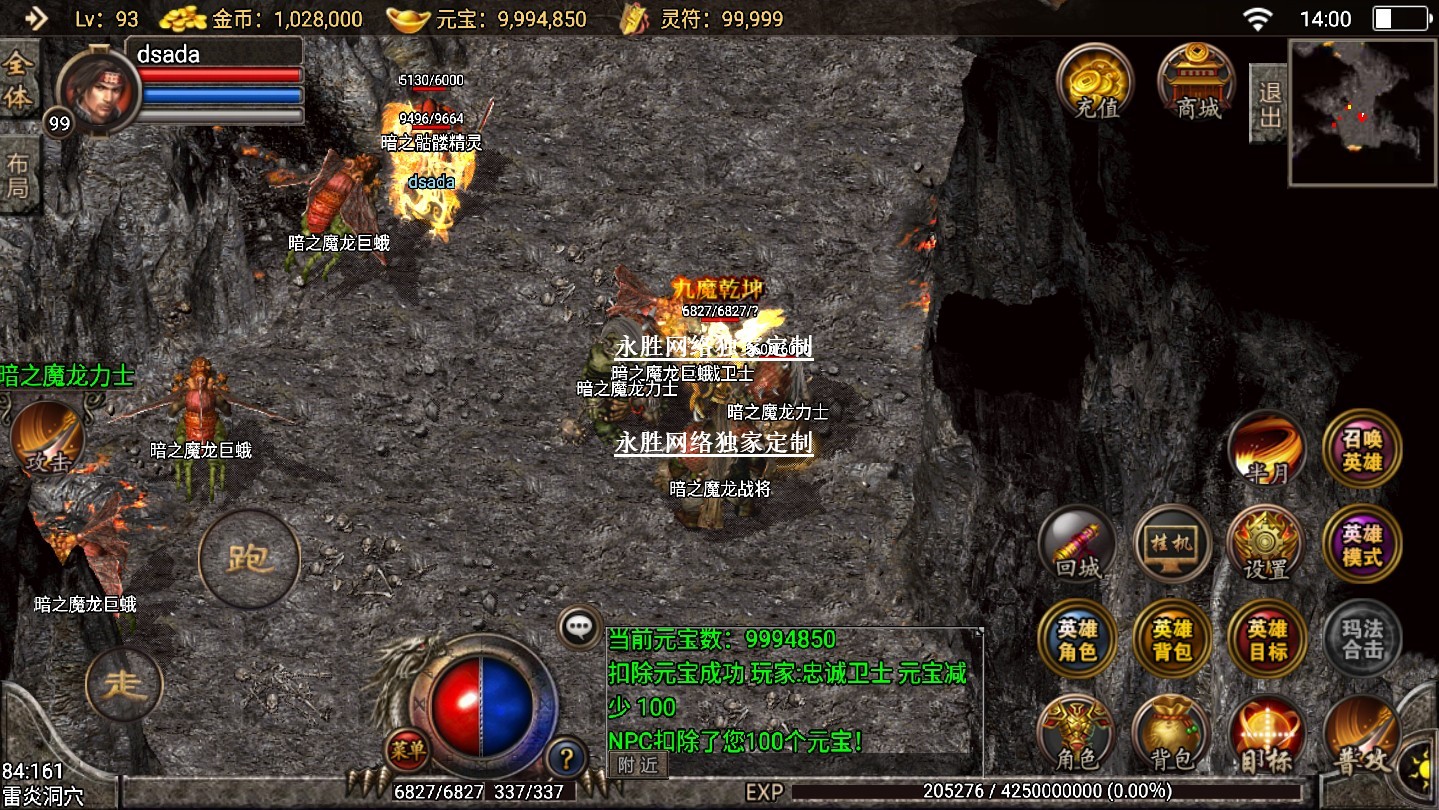Activate the 半月 half-moon skill
Image resolution: width=1439 pixels, height=810 pixels.
click(x=1267, y=449)
